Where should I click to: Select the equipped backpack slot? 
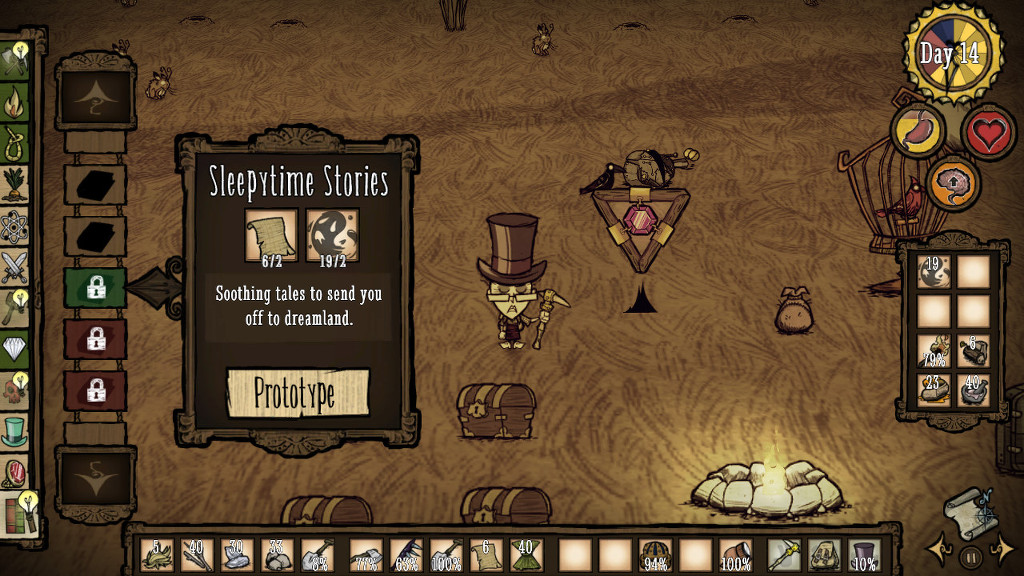click(824, 555)
